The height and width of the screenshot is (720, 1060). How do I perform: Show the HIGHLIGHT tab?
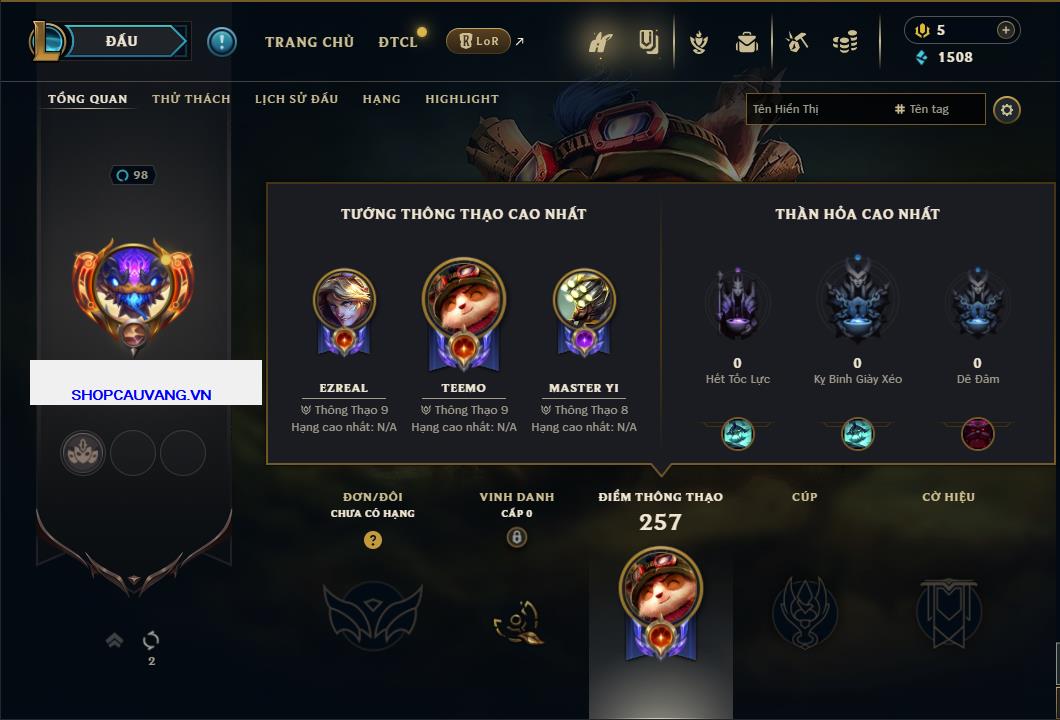461,99
